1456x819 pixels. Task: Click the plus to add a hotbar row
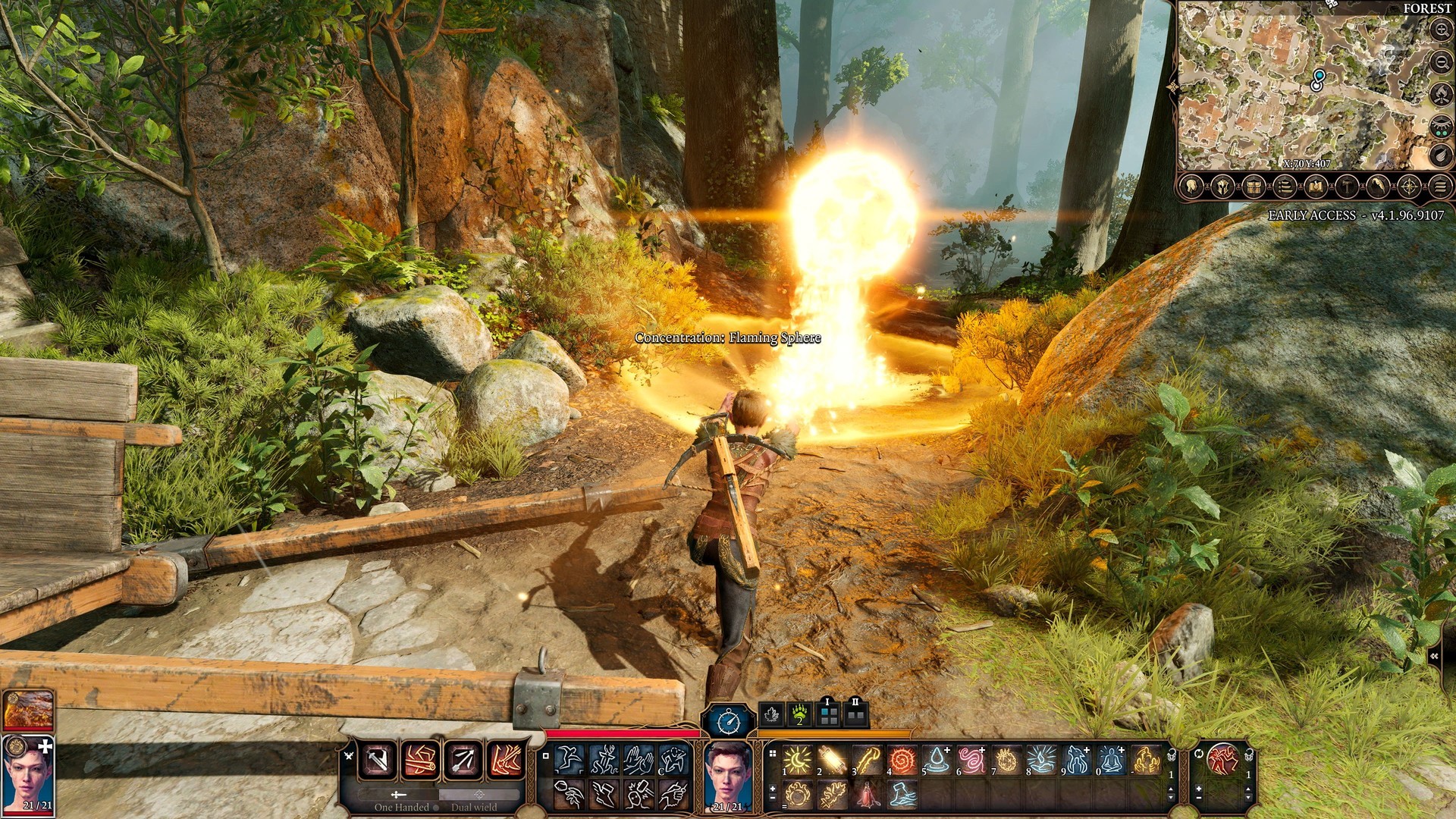click(x=773, y=789)
